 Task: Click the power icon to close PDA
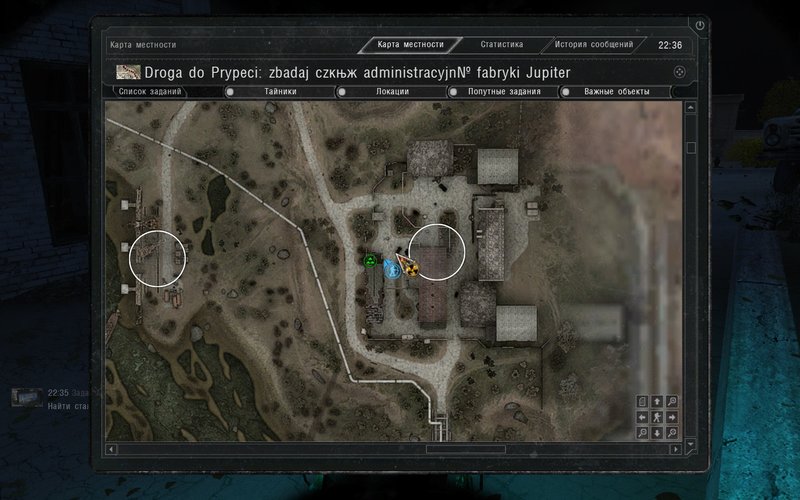tap(700, 25)
